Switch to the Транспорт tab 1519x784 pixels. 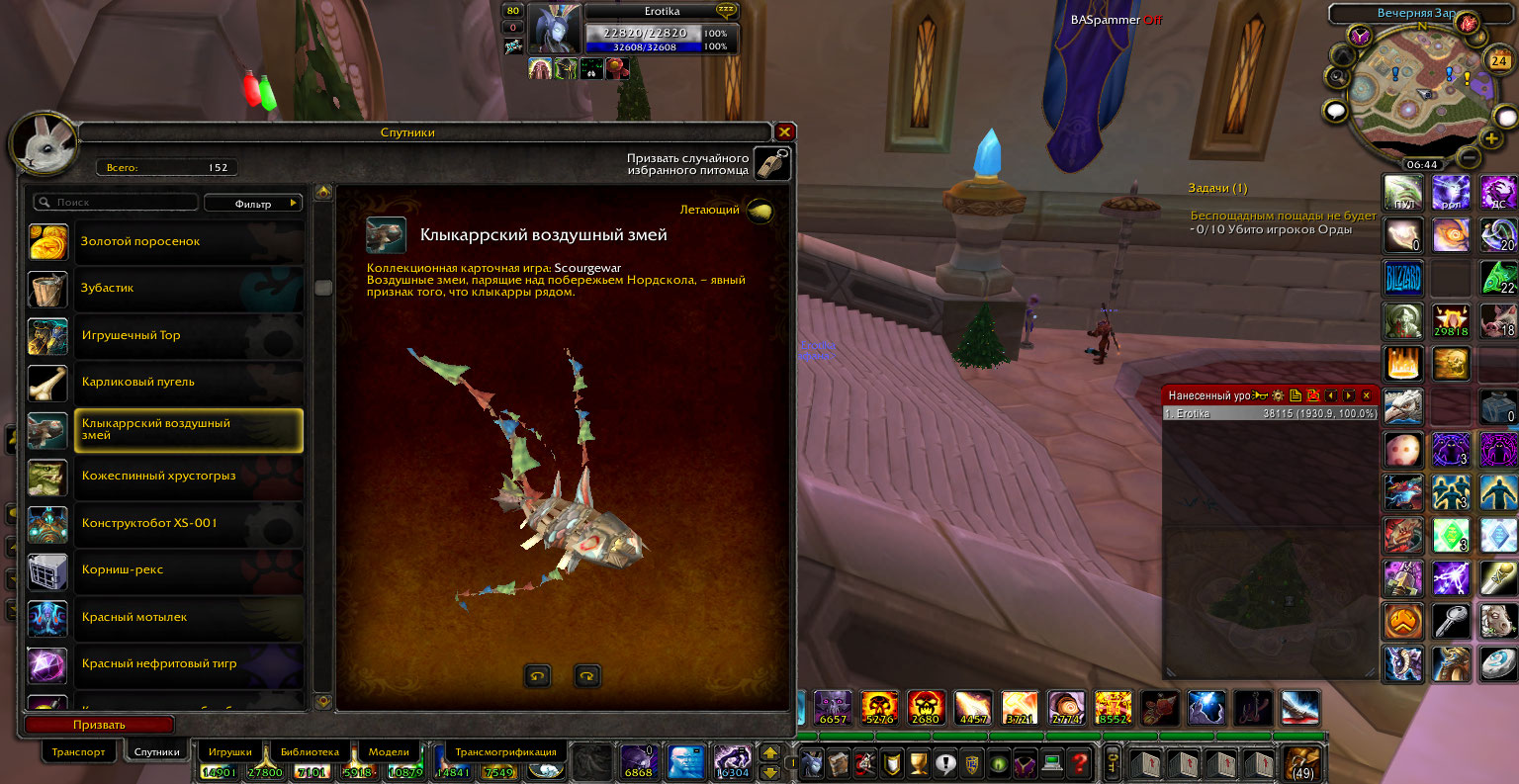coord(79,751)
